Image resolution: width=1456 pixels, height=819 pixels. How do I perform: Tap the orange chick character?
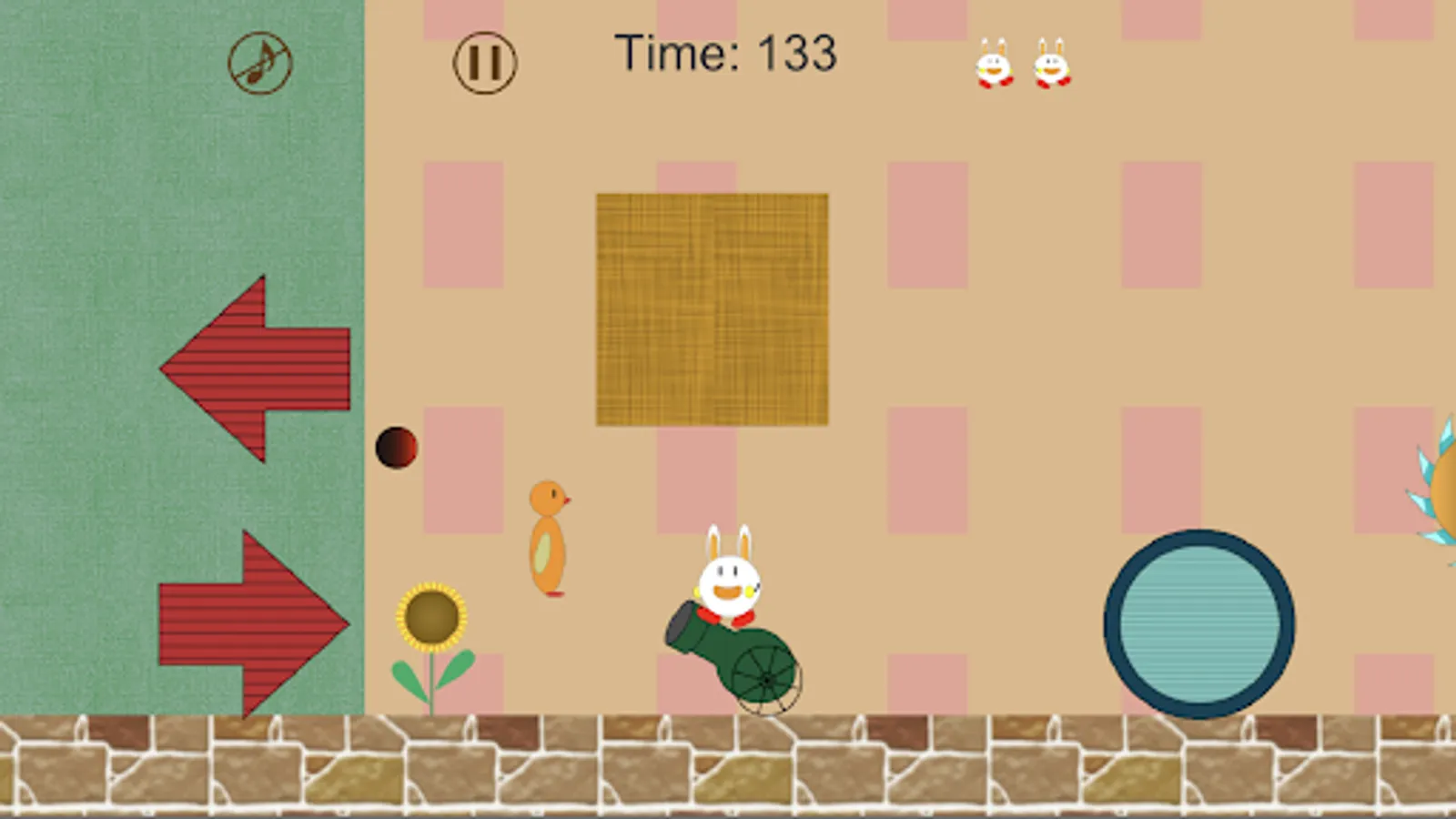547,537
